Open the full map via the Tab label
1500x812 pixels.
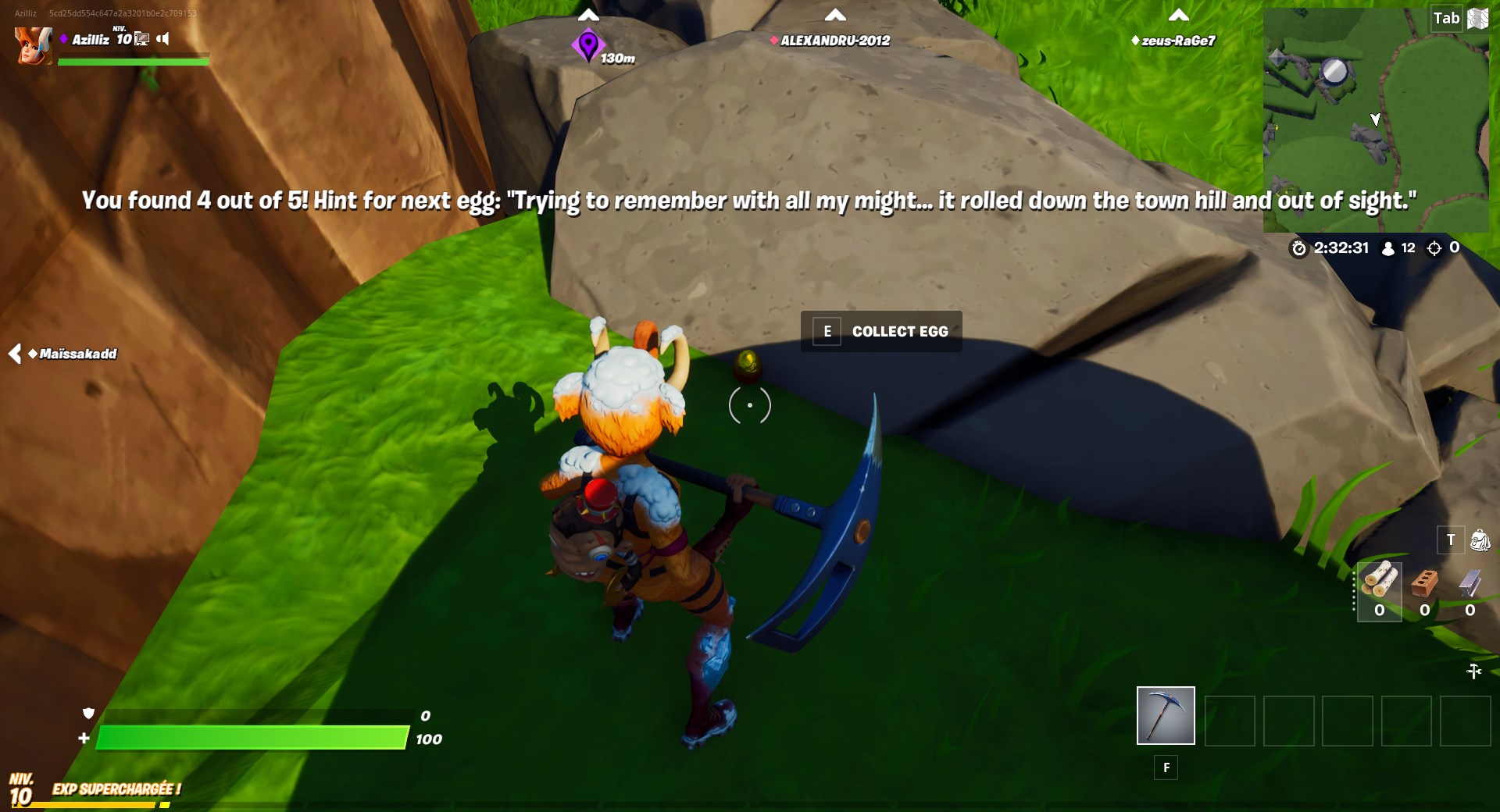(1446, 17)
